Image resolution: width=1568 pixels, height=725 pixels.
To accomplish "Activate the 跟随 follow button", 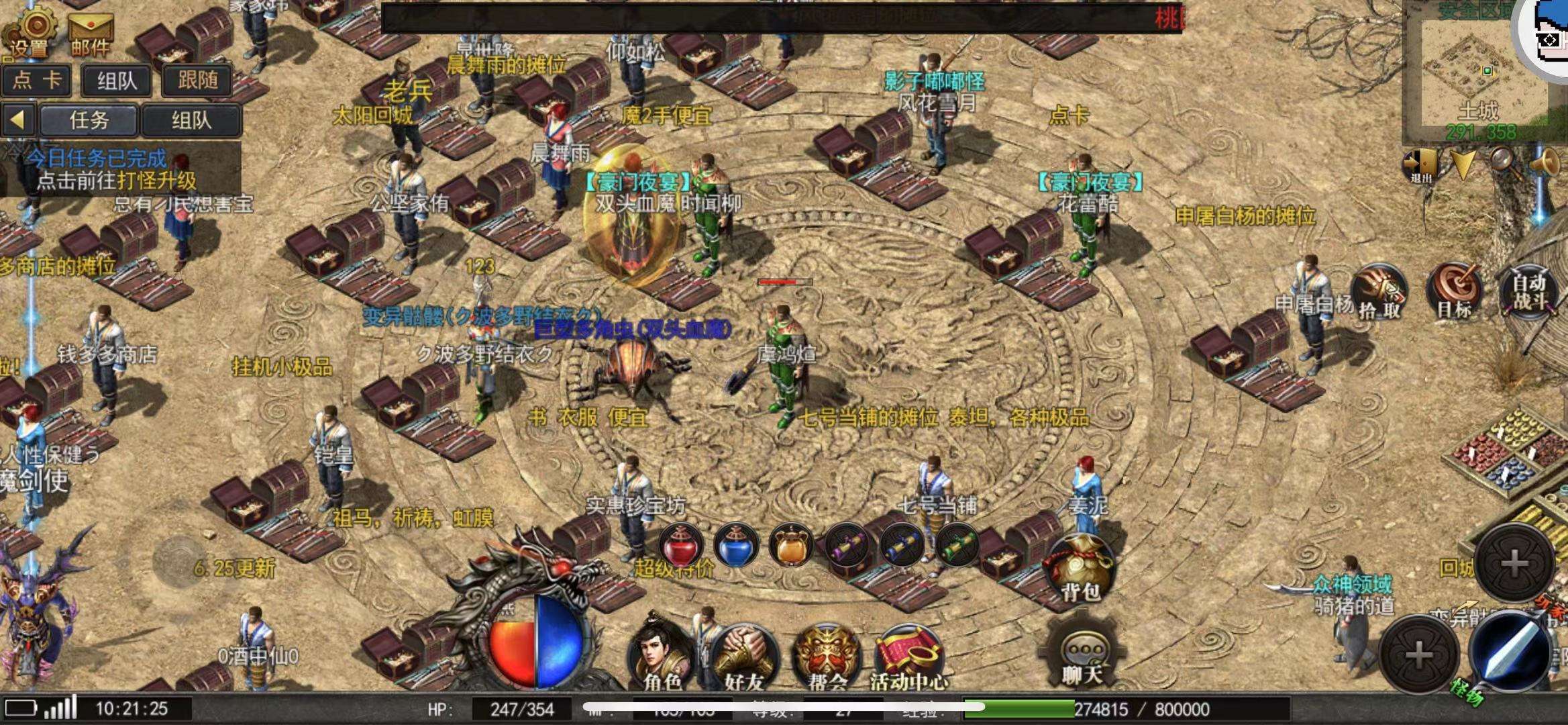I will 197,81.
